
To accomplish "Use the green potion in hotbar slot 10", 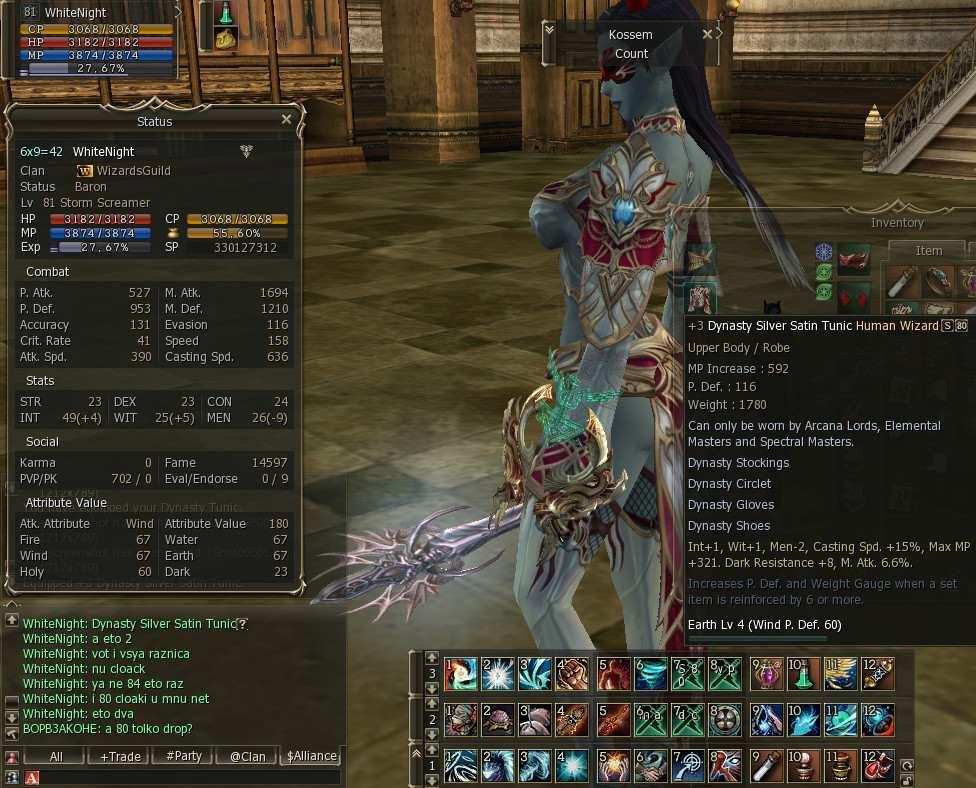I will tap(802, 673).
